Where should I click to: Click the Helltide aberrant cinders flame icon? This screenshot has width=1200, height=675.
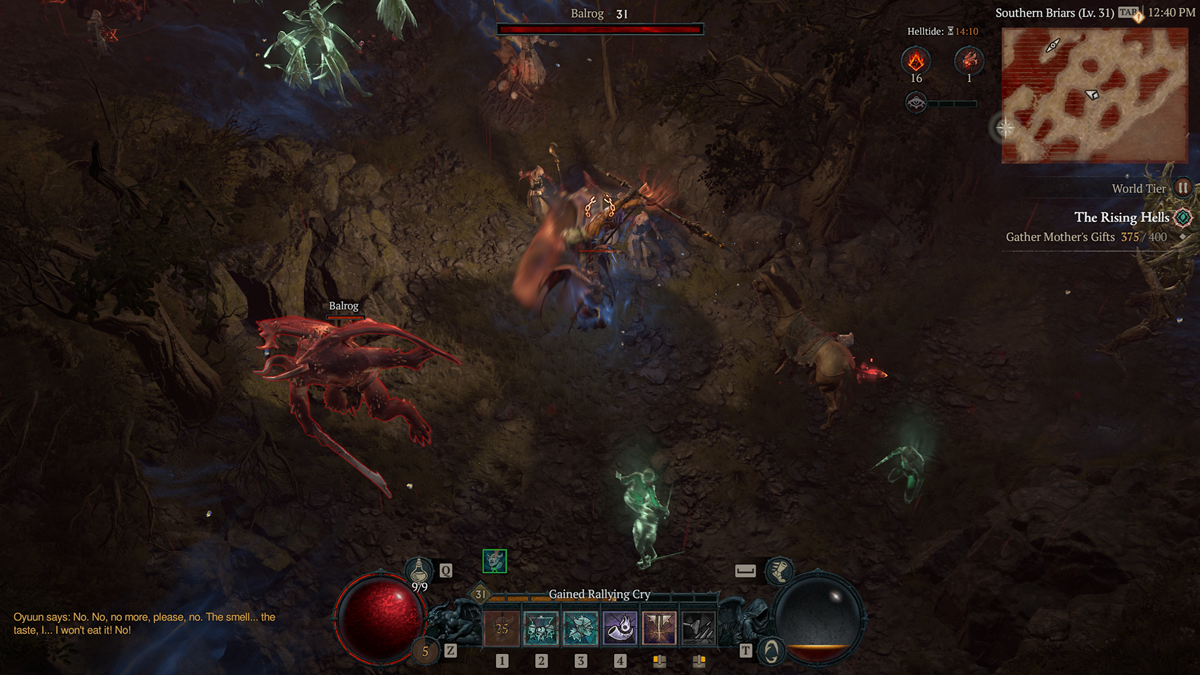915,60
